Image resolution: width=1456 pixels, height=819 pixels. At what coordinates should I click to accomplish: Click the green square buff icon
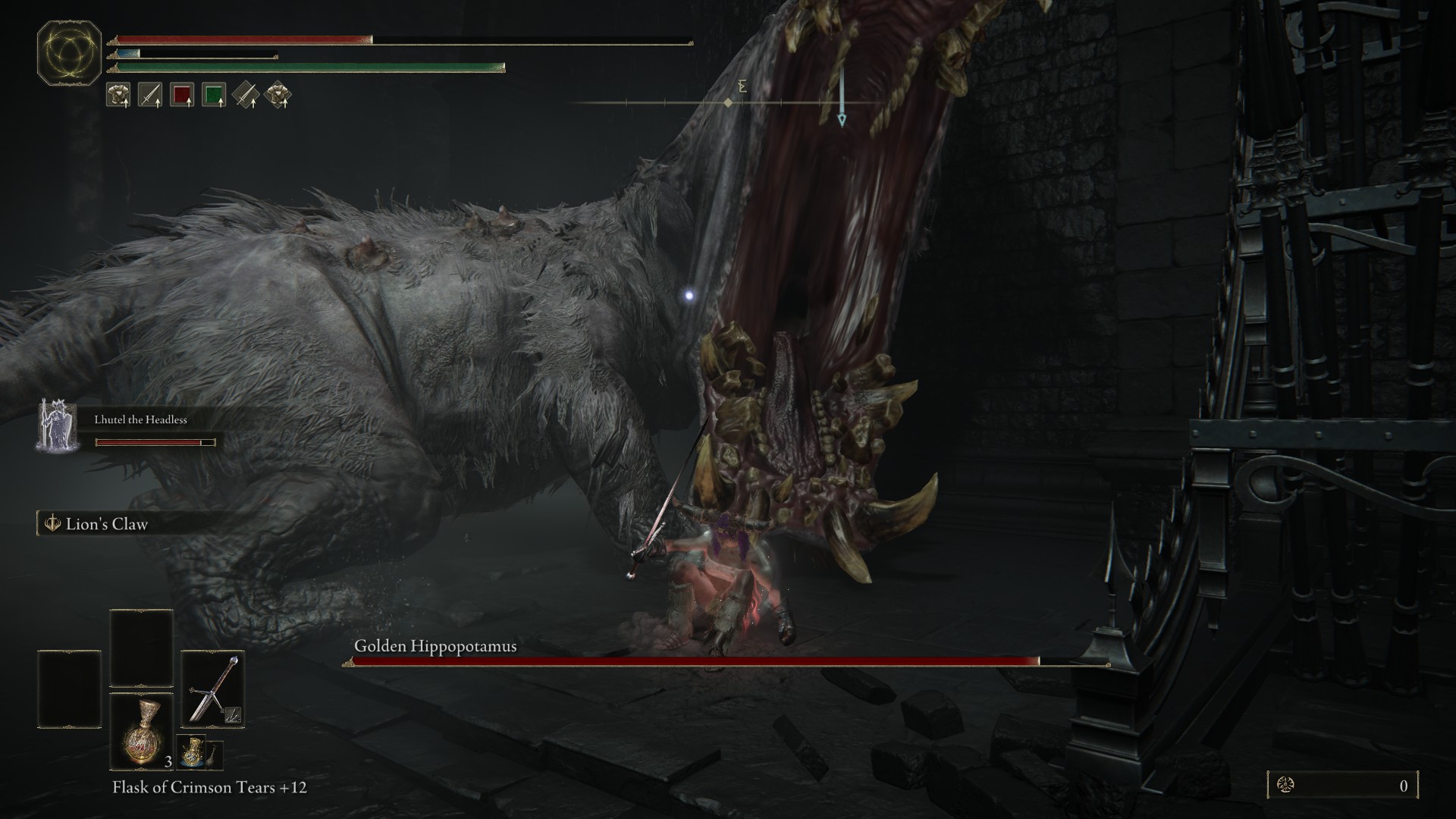[214, 95]
